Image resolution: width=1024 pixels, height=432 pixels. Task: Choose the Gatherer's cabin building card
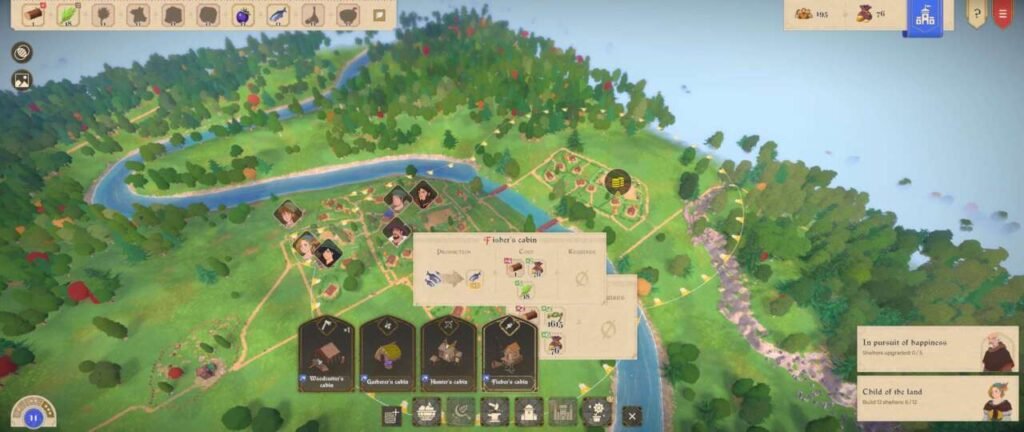[388, 354]
